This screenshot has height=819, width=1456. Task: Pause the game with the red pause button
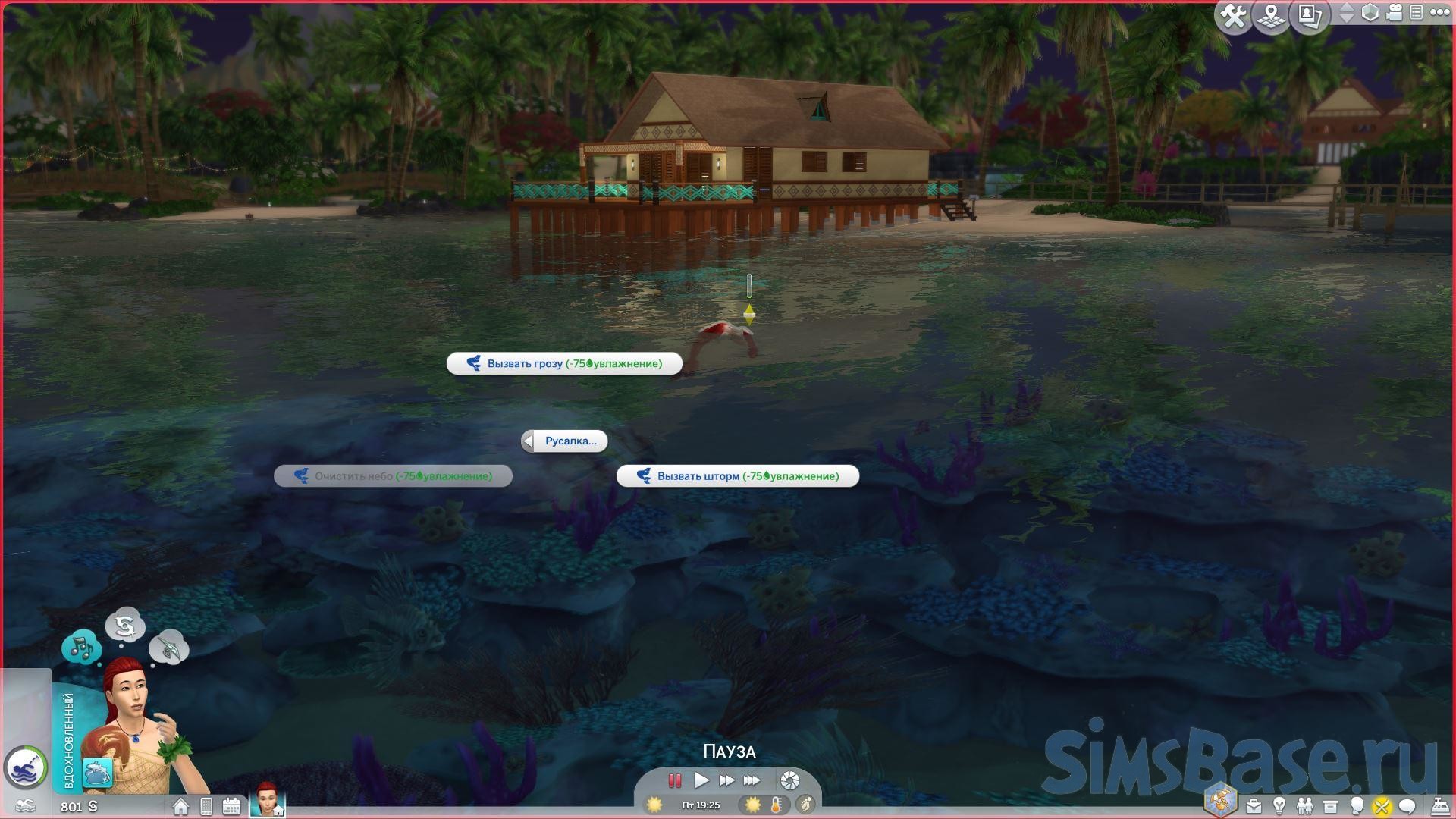coord(674,780)
